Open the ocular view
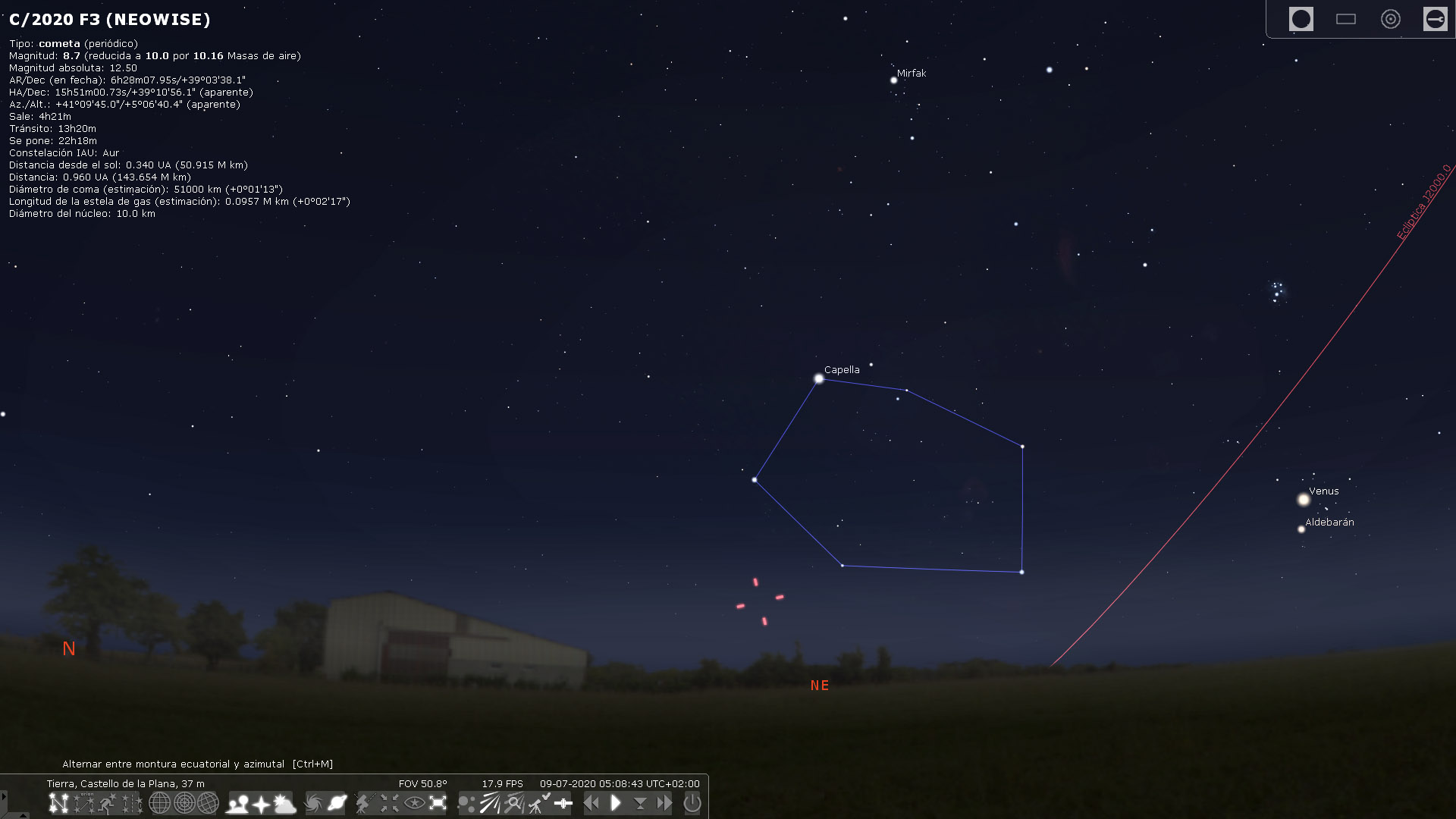Image resolution: width=1456 pixels, height=819 pixels. point(1301,19)
